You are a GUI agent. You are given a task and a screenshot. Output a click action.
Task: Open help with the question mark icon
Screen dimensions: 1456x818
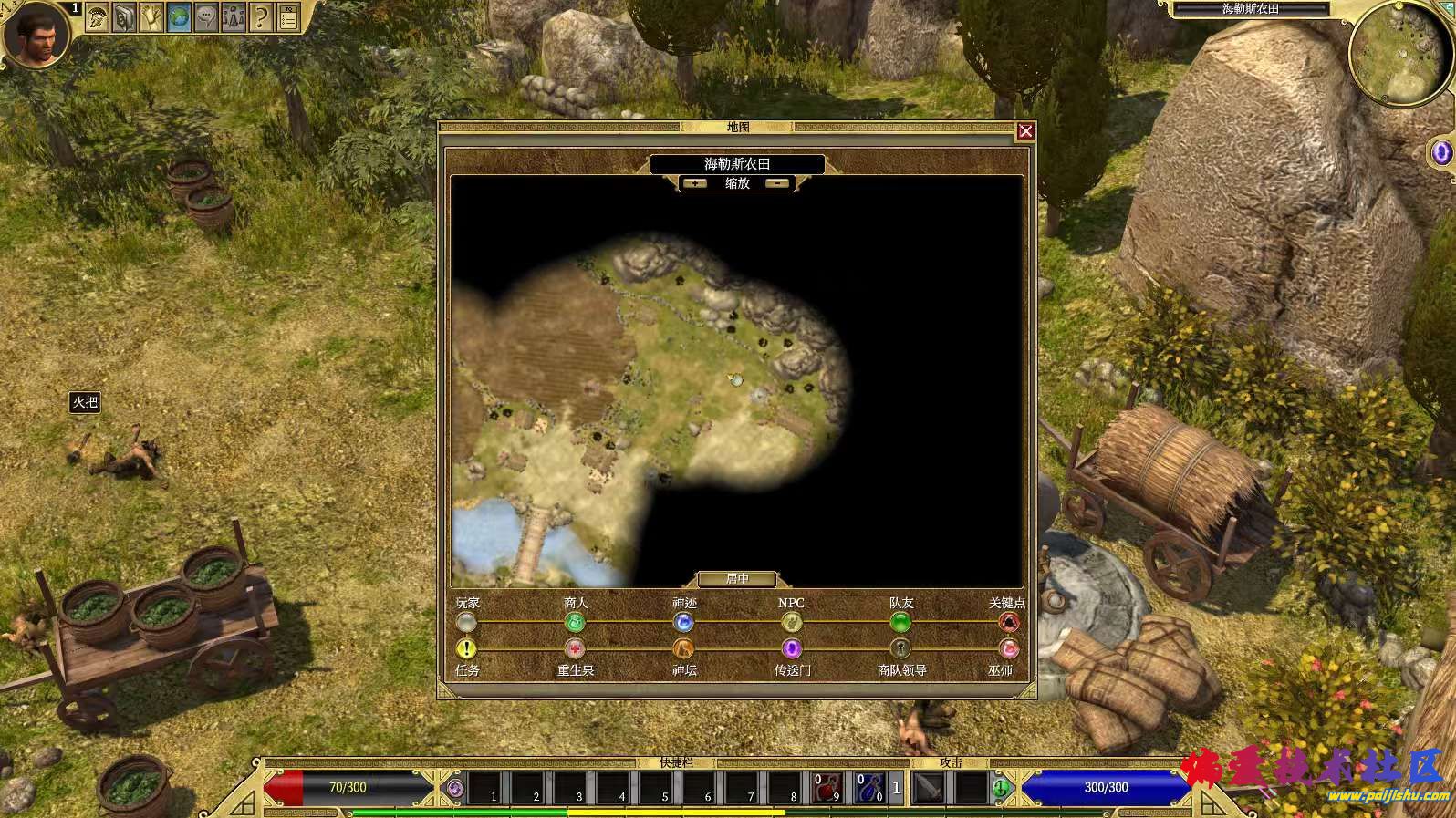261,16
